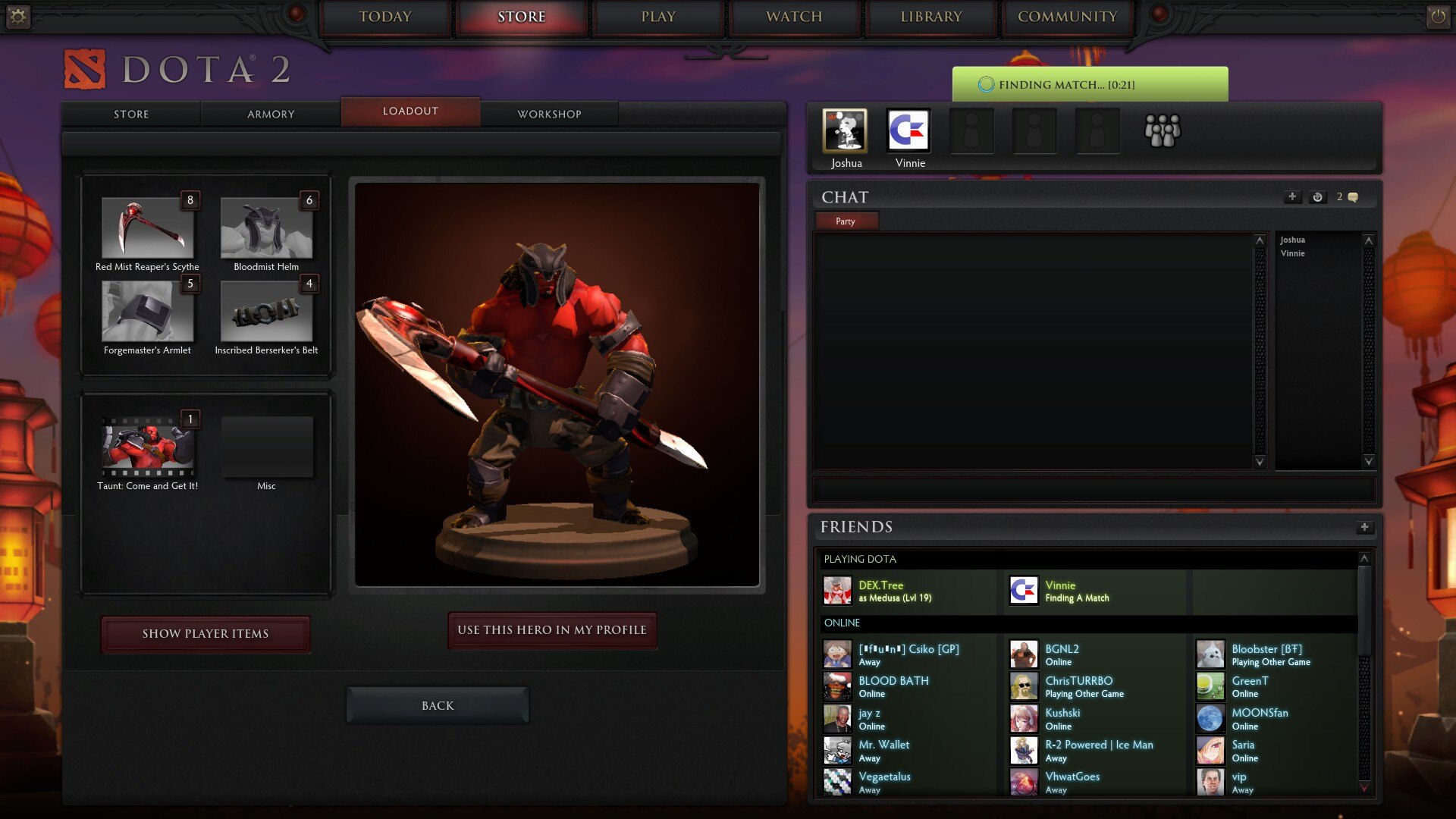Click the Inscribed Berserker's Belt slot
Screen dimensions: 1456x819
pos(266,312)
